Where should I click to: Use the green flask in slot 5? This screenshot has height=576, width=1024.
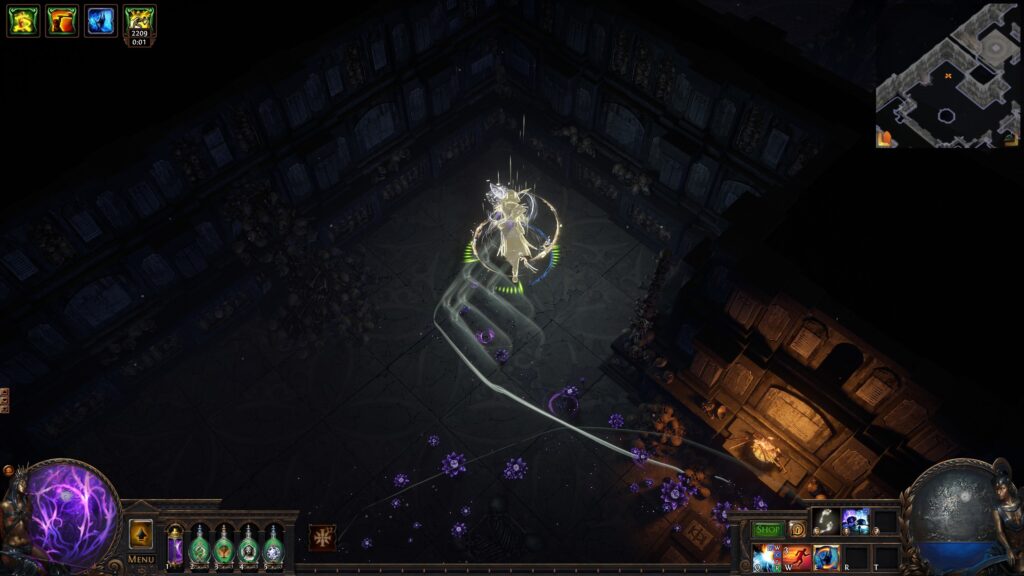point(273,547)
